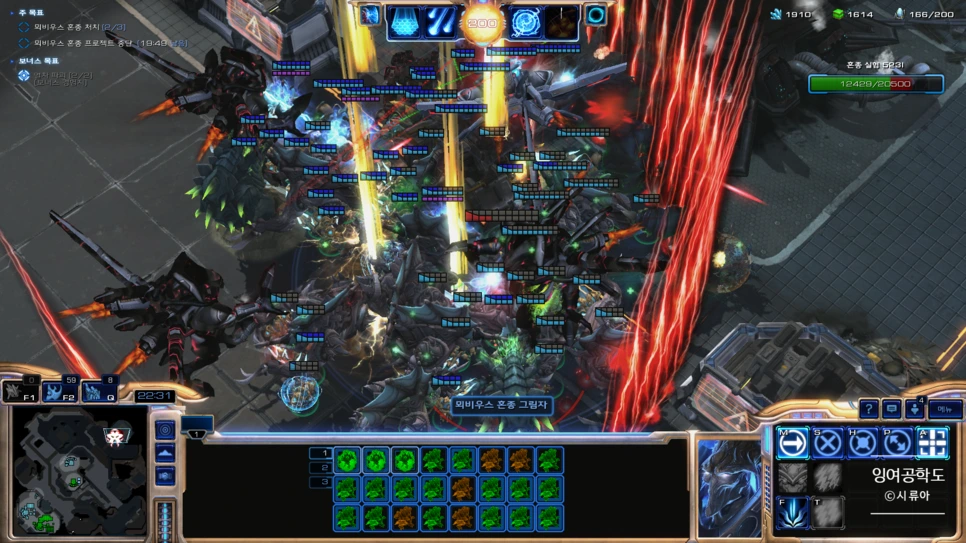Activate the top bar swirling energy orb ability
The width and height of the screenshot is (966, 543).
tap(525, 19)
